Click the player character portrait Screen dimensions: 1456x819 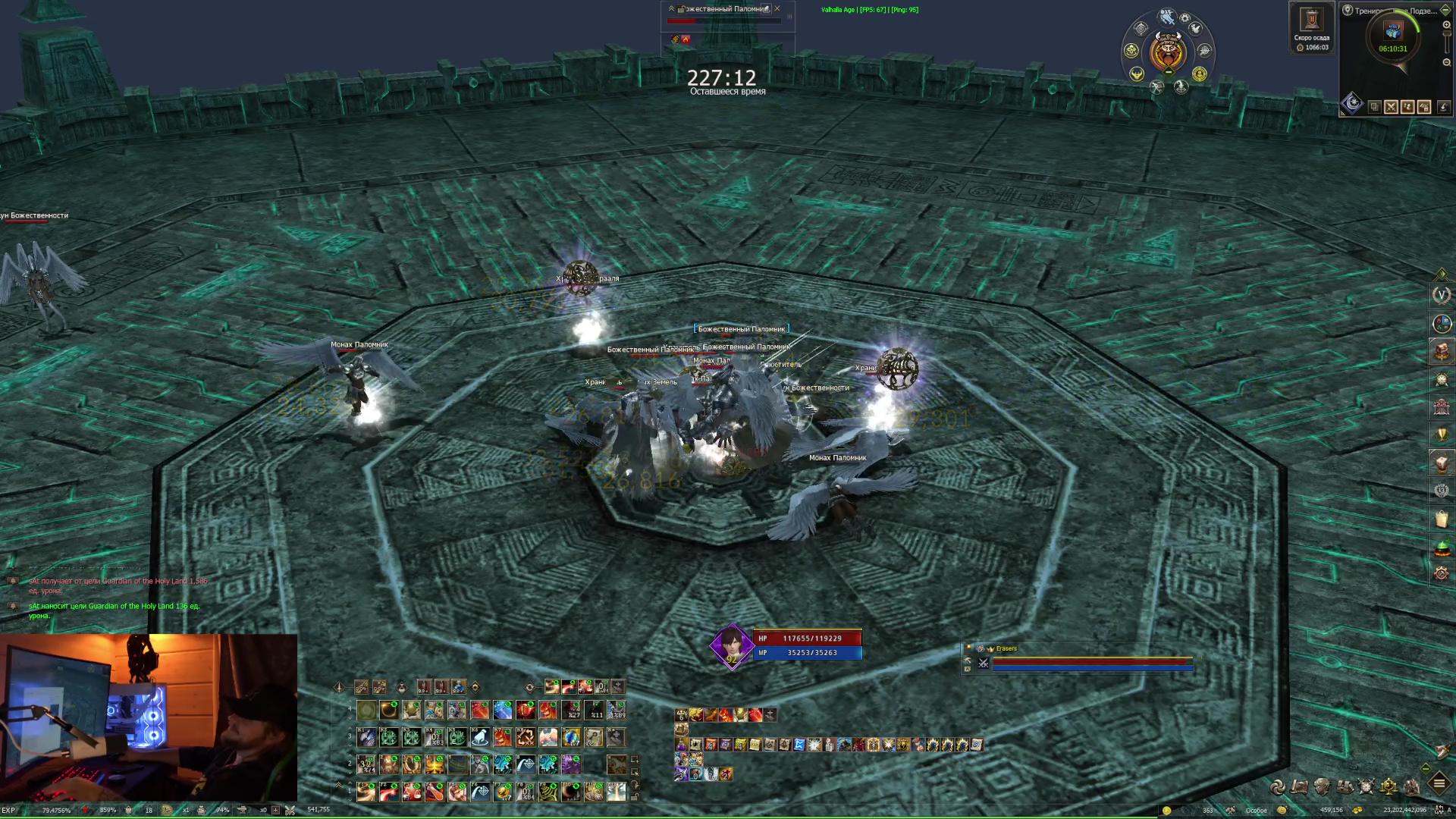tap(731, 646)
